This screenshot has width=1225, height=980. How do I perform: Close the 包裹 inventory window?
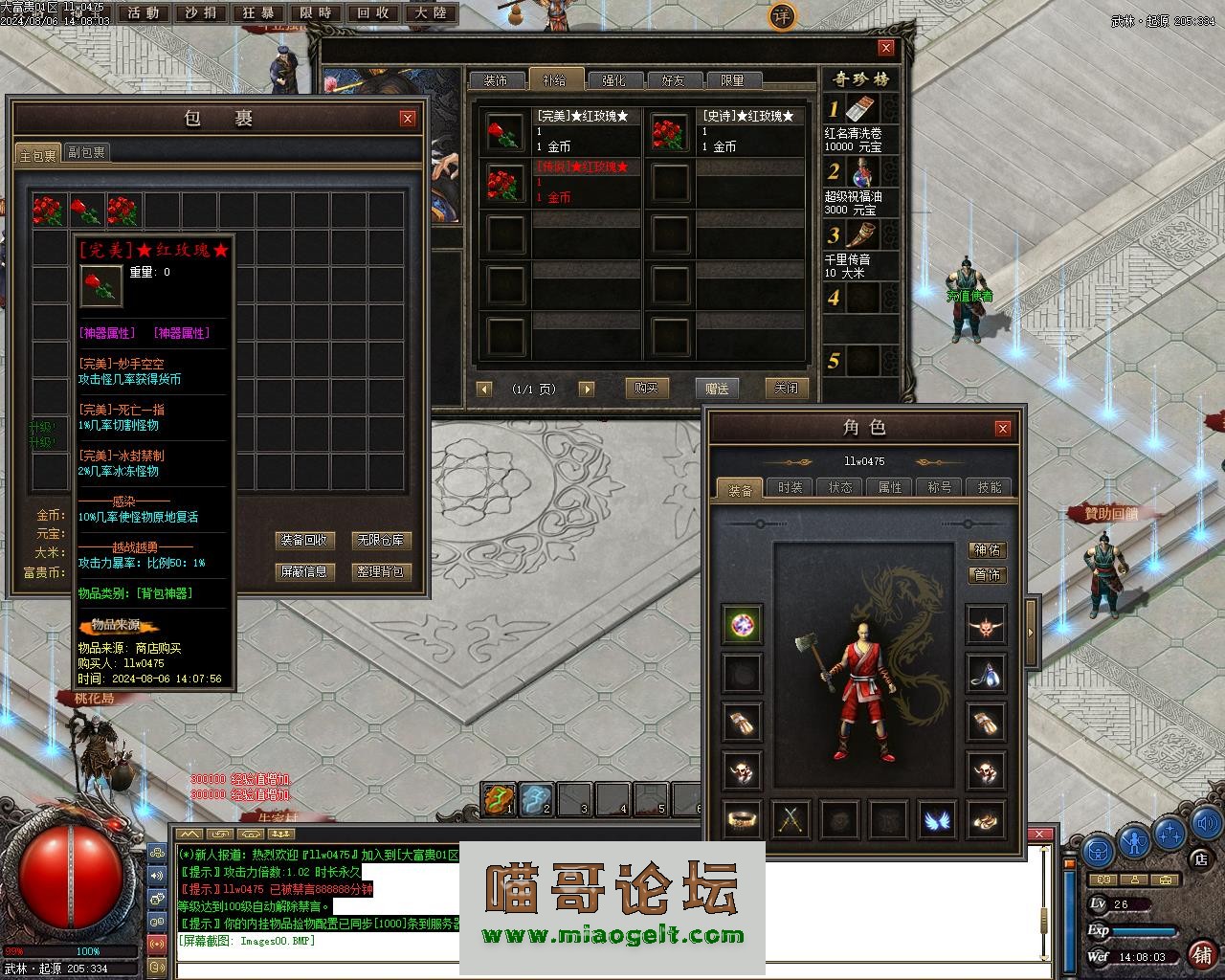click(408, 119)
